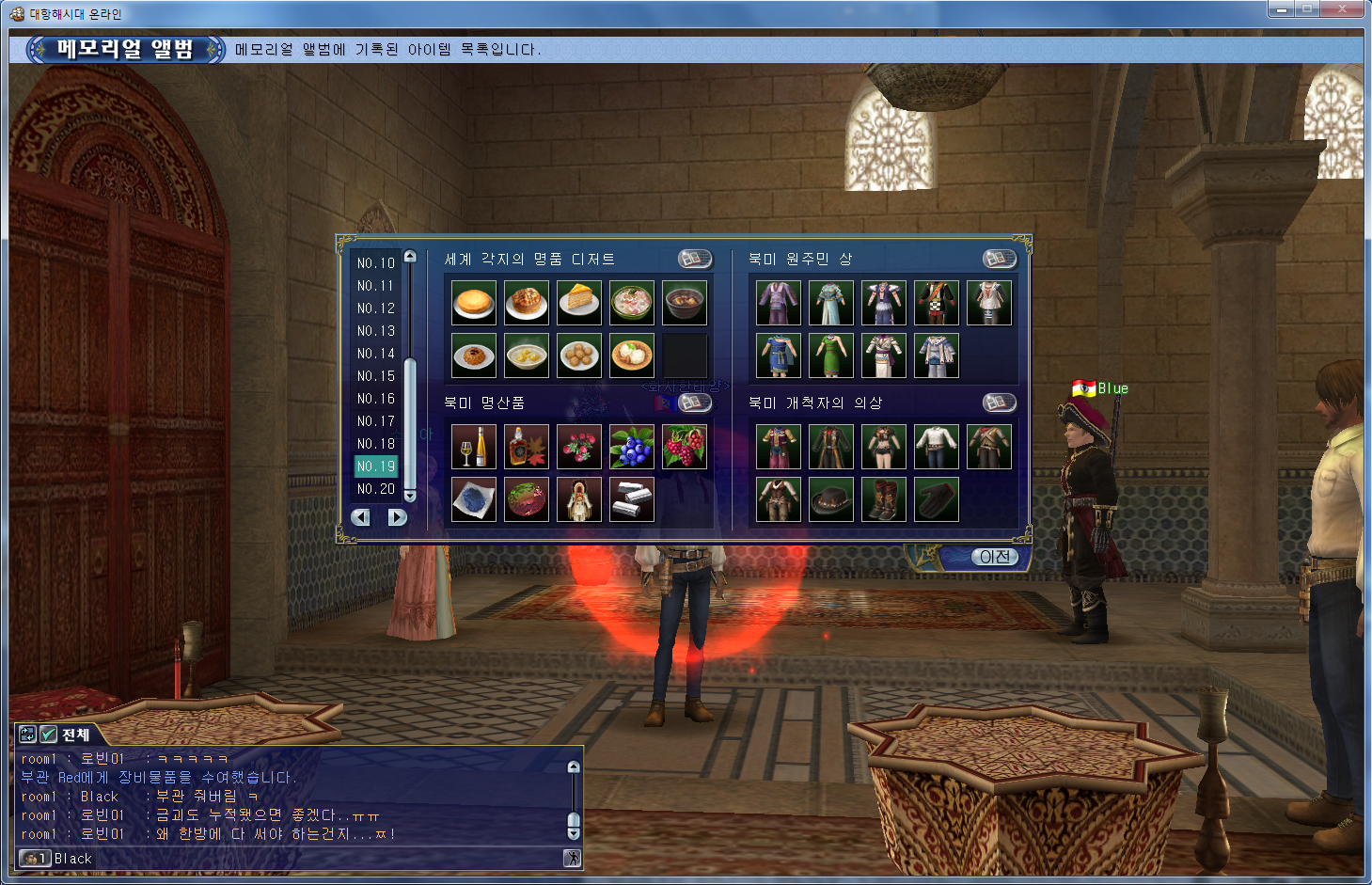Viewport: 1372px width, 885px height.
Task: Go to the next album page arrow
Action: click(x=398, y=517)
